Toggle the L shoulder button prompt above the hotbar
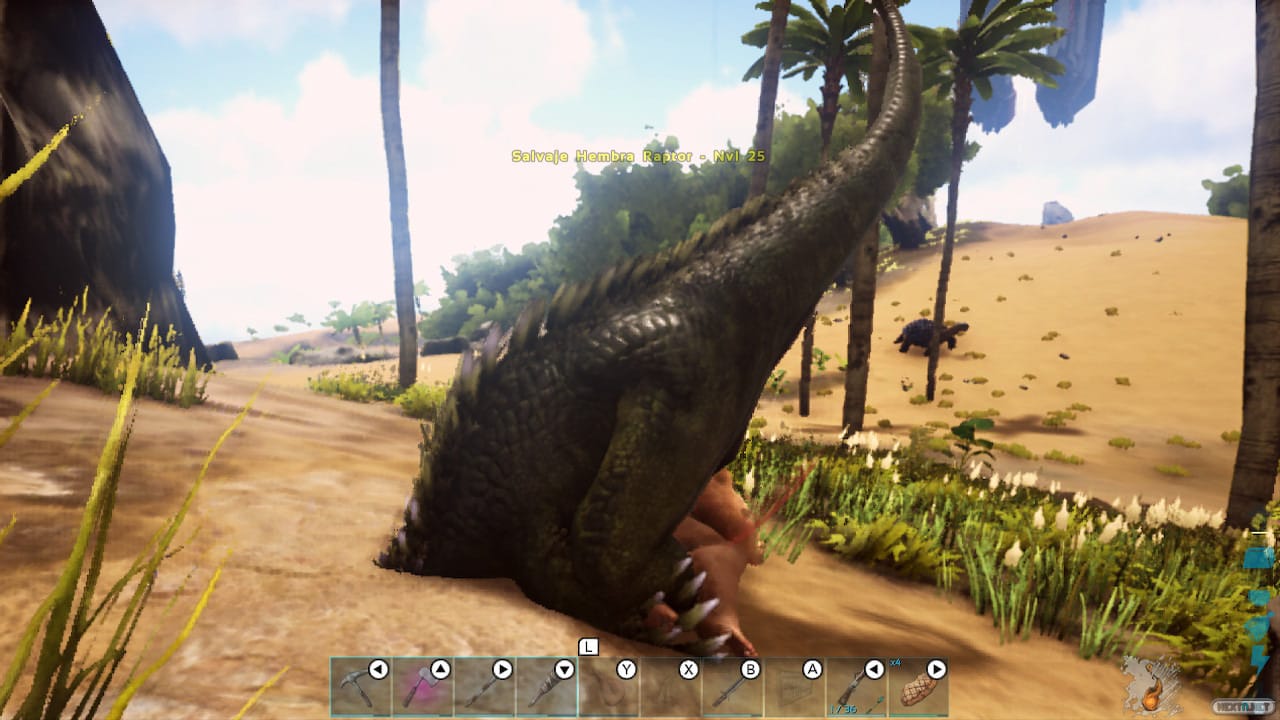1280x720 pixels. [590, 646]
